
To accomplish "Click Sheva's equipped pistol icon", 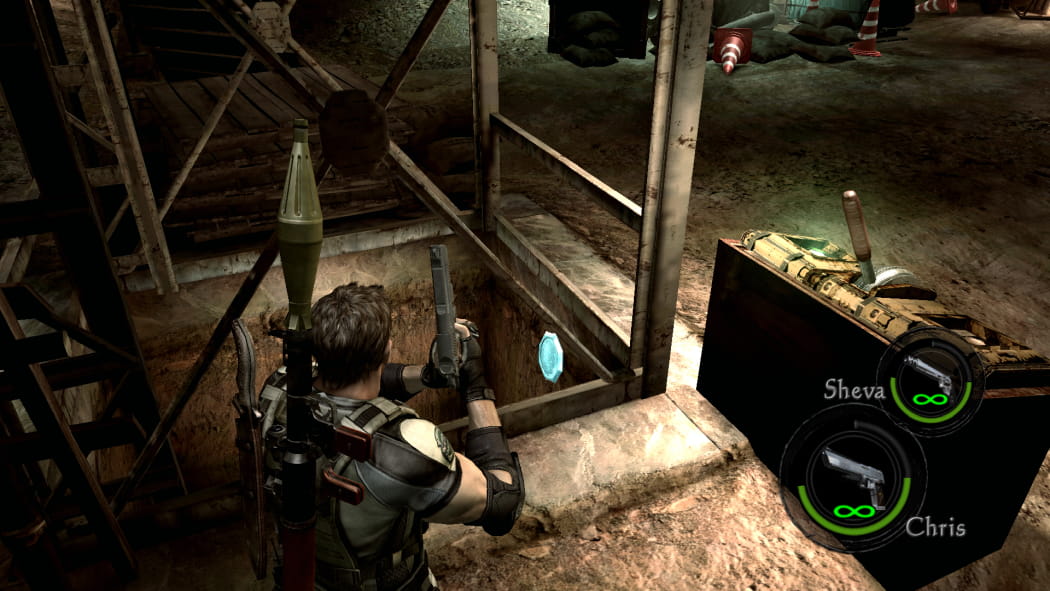I will [x=931, y=374].
